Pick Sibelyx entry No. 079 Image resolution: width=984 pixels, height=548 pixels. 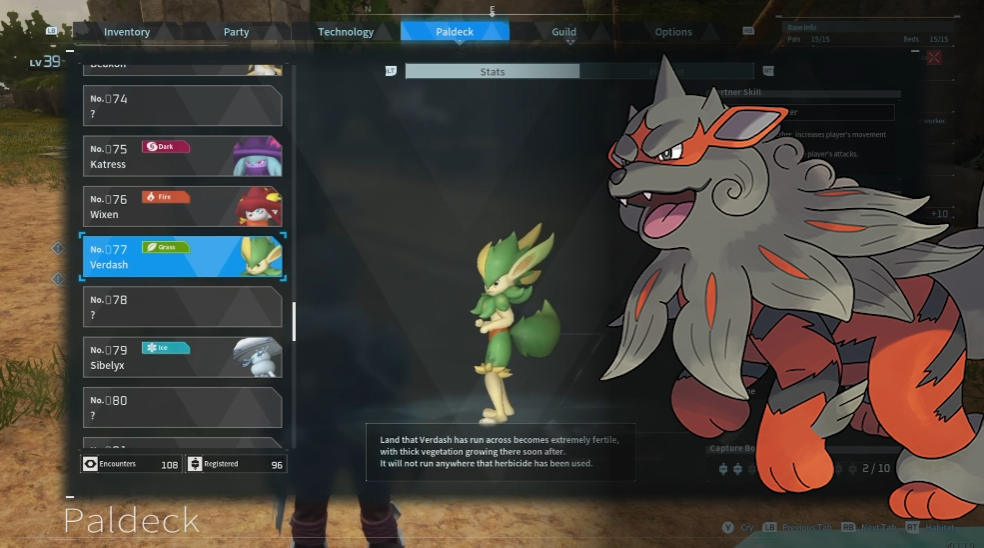(182, 358)
